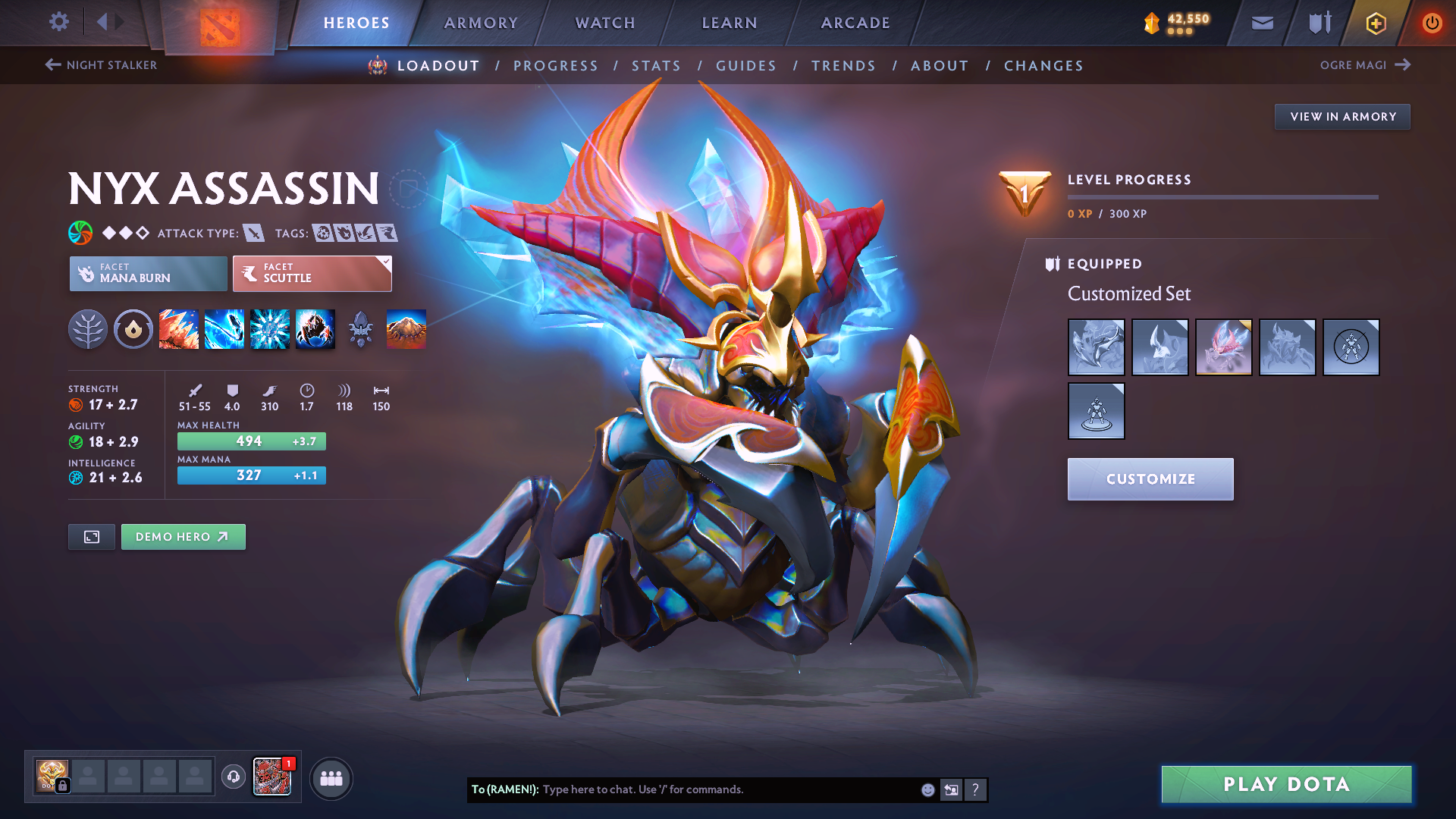
Task: Click the Max Health green bar
Action: (x=251, y=441)
